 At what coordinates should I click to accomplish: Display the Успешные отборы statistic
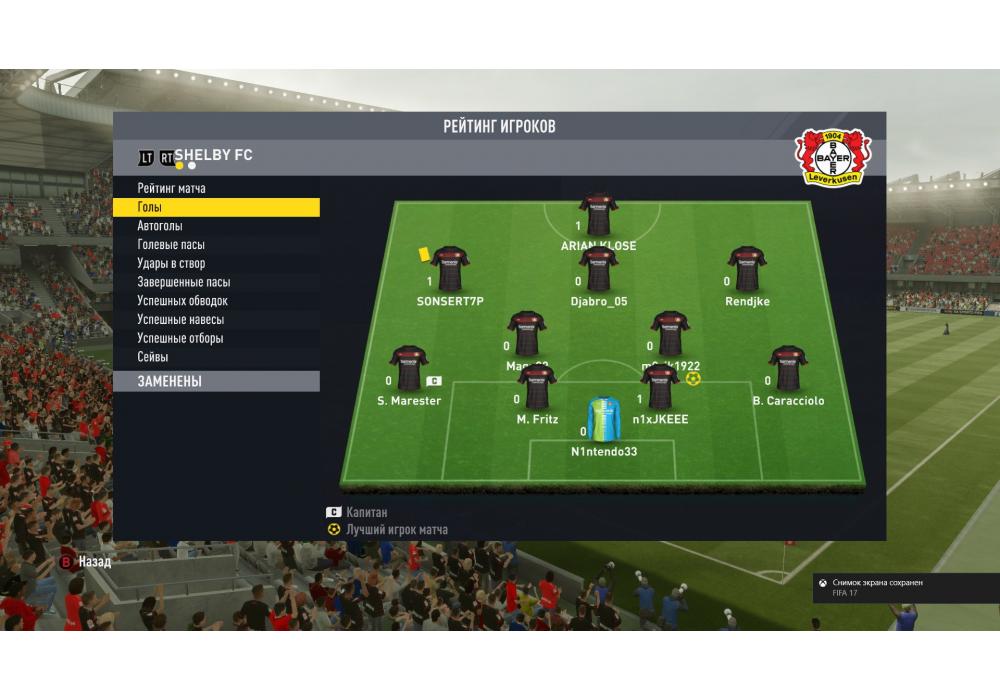tap(180, 338)
